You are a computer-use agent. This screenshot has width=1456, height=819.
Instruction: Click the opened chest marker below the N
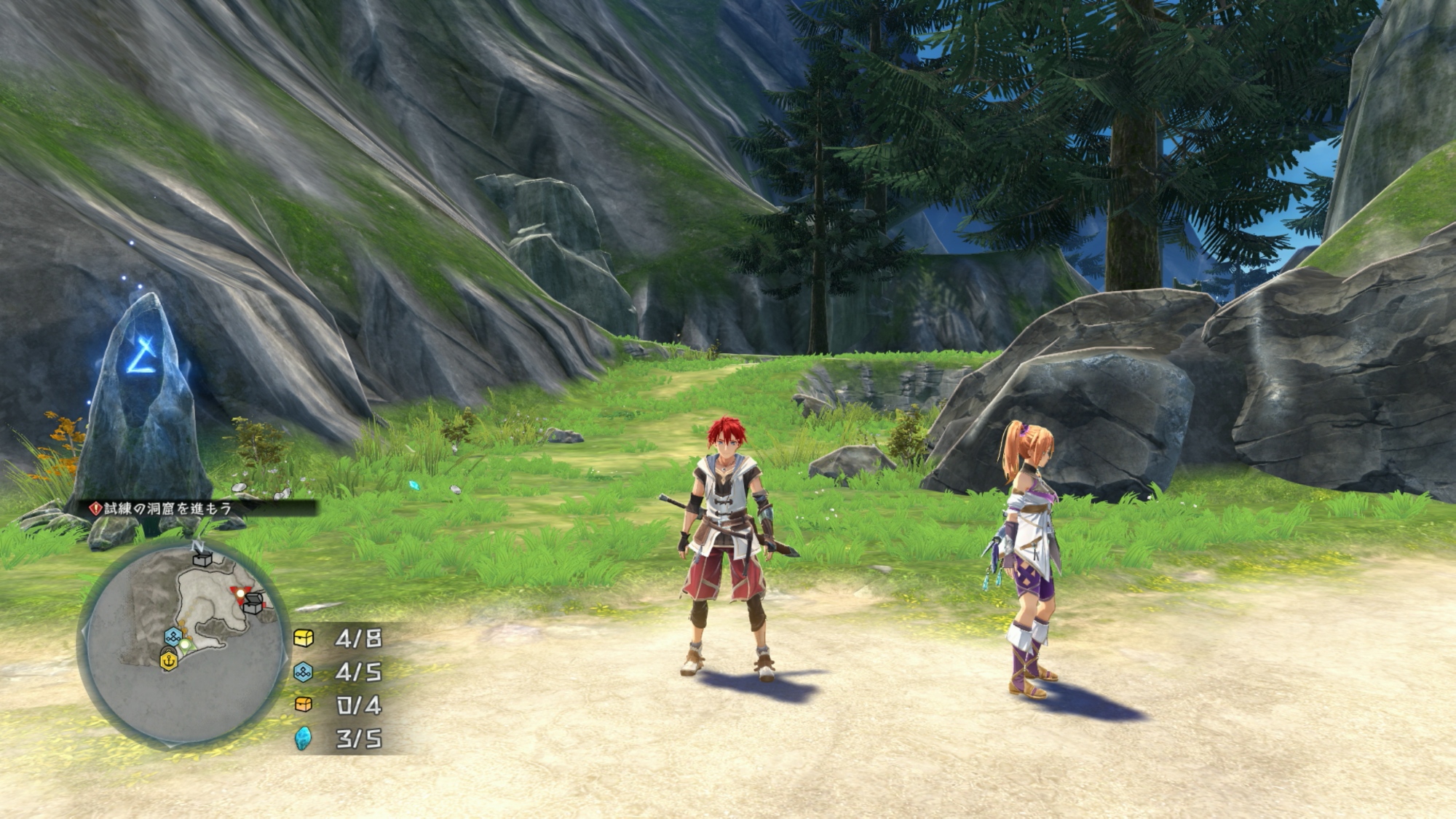(202, 558)
